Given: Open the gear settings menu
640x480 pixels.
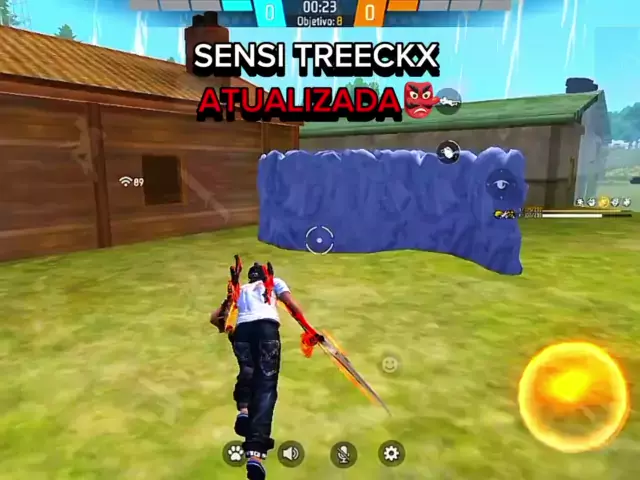Looking at the screenshot, I should coord(391,454).
